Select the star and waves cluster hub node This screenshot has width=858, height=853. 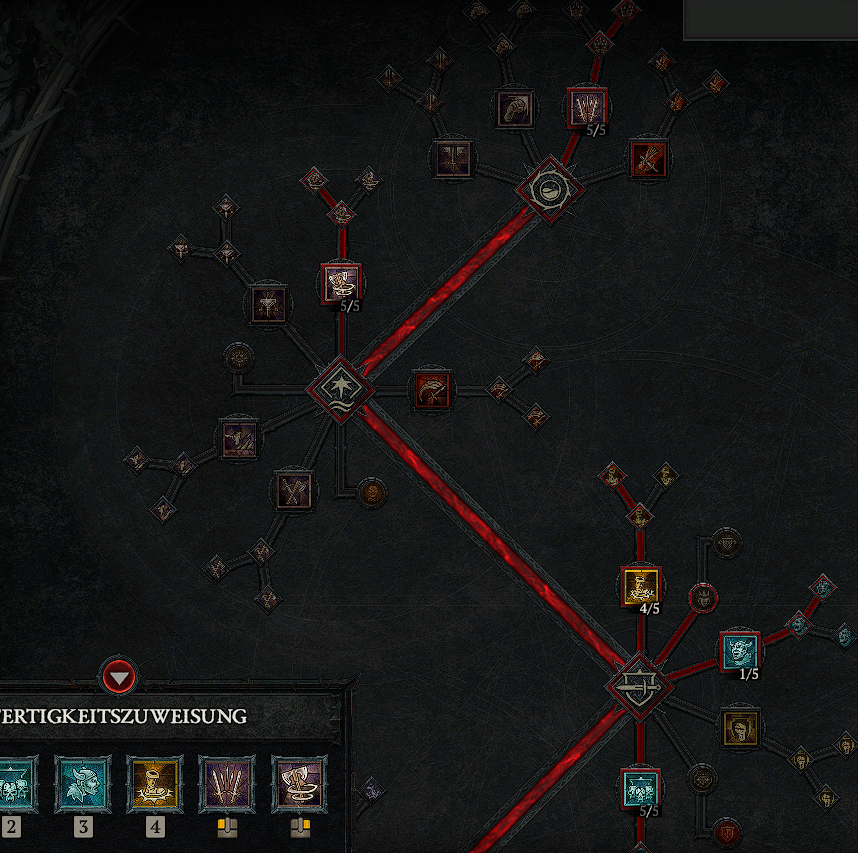coord(340,388)
